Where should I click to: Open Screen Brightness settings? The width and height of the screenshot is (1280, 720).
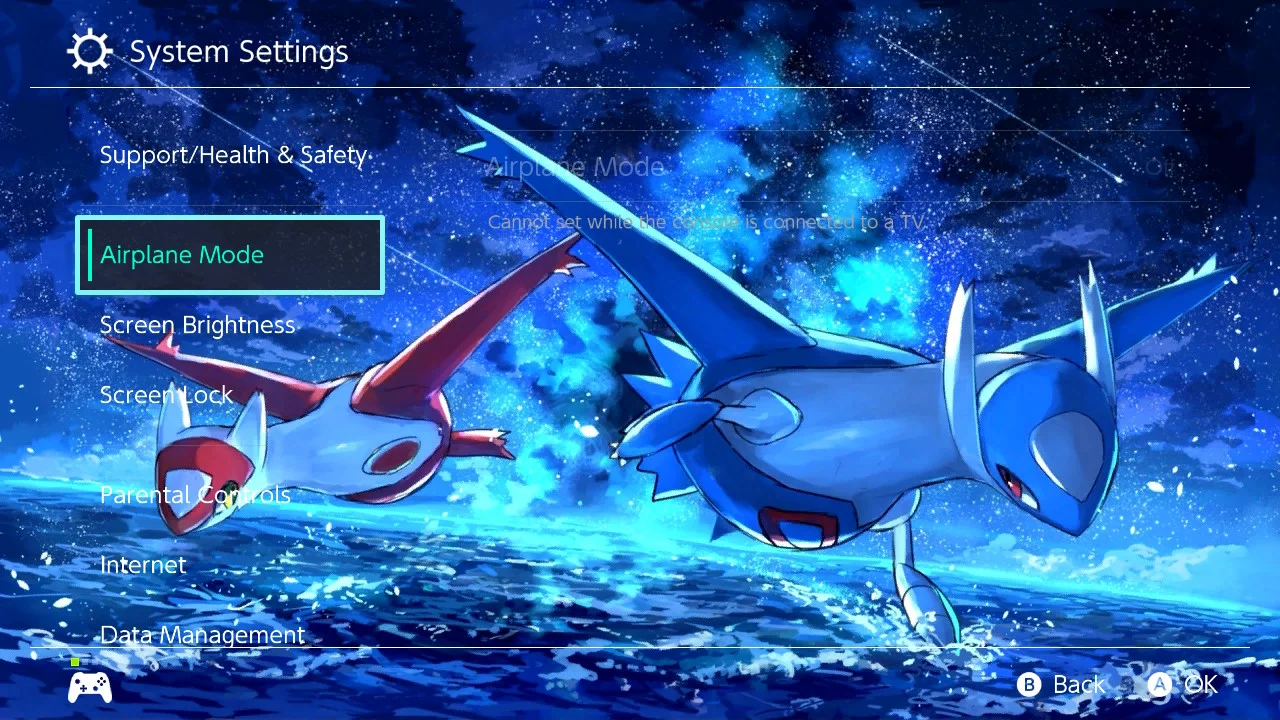tap(197, 326)
